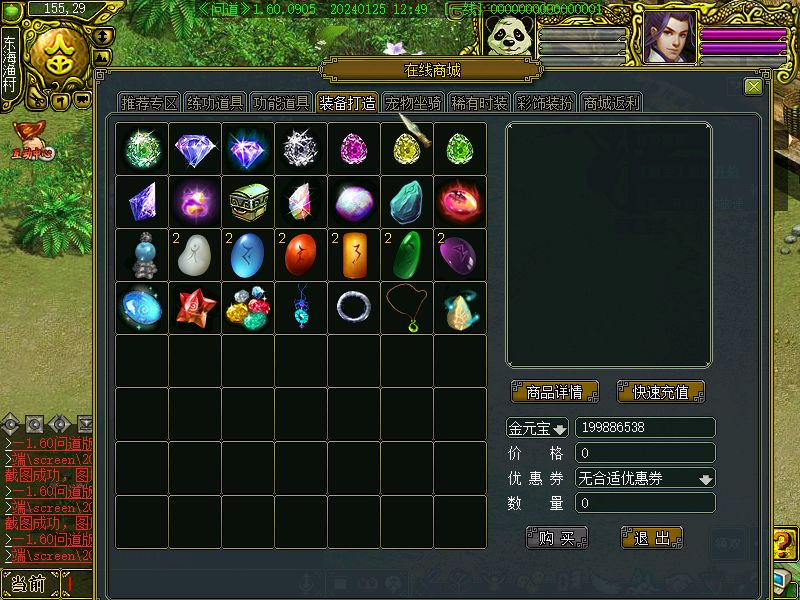Screen dimensions: 800x600
Task: Open the 金元宝 currency dropdown
Action: [538, 428]
